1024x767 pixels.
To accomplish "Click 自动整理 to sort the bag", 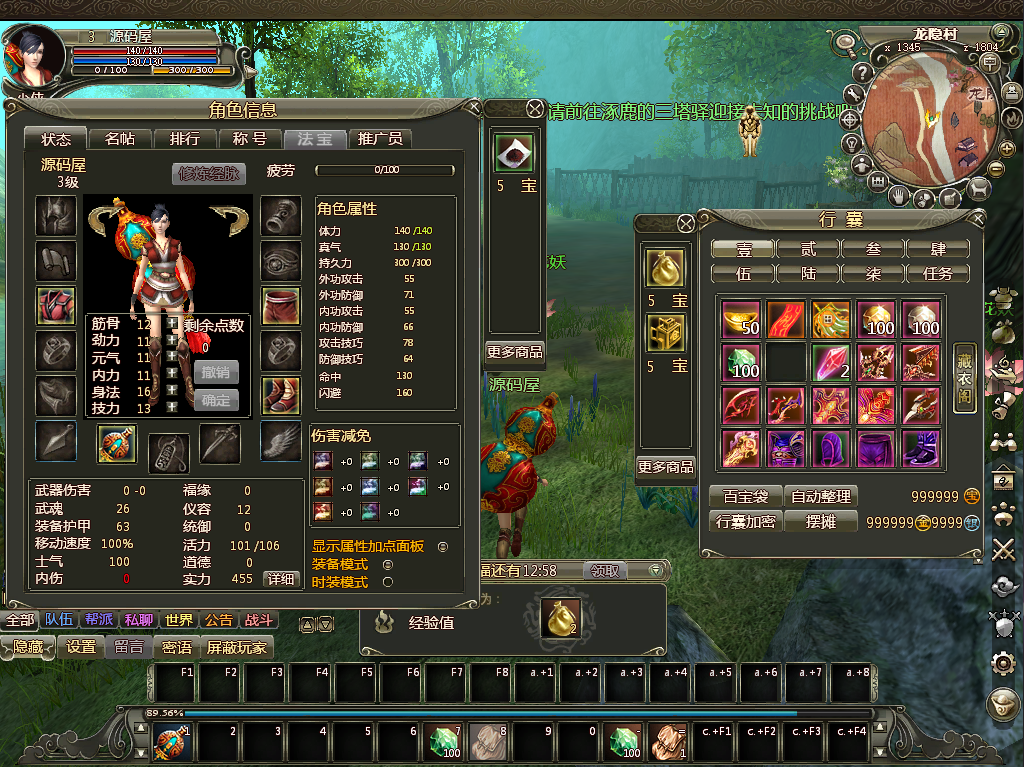I will (x=820, y=496).
